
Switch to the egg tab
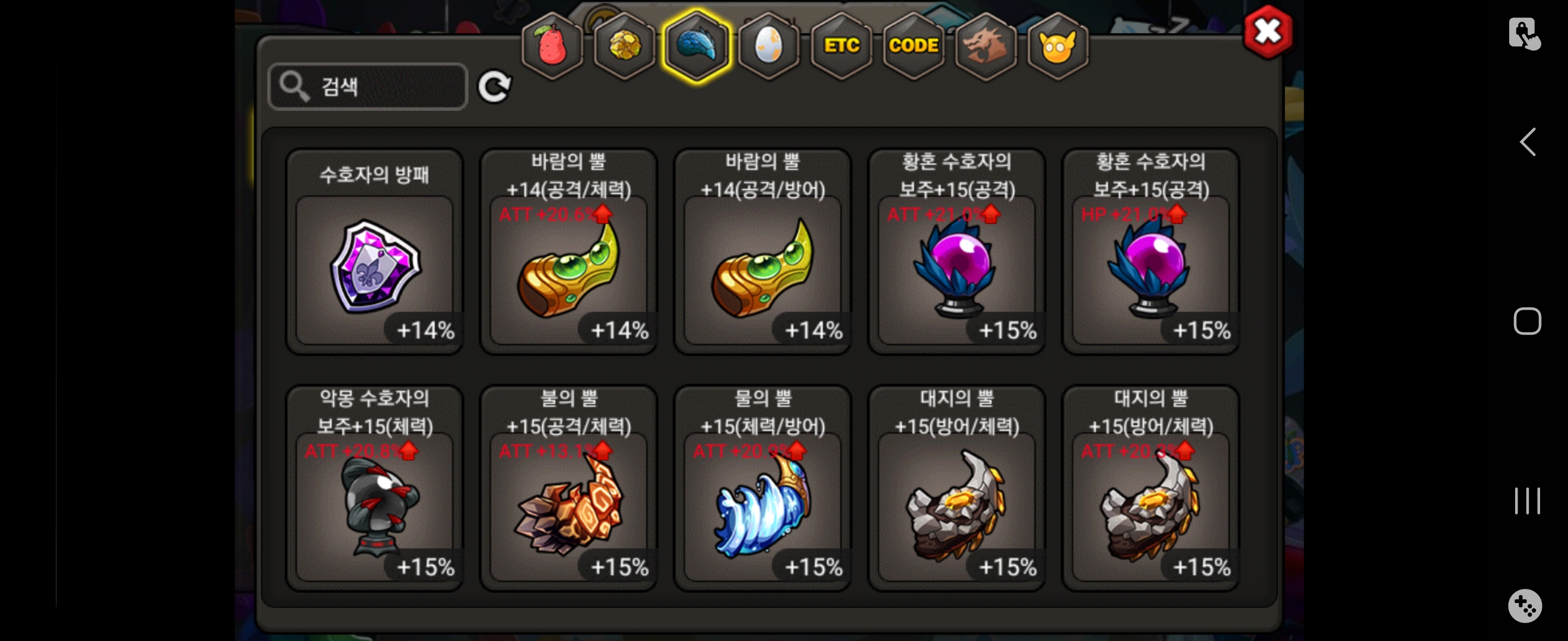click(769, 46)
